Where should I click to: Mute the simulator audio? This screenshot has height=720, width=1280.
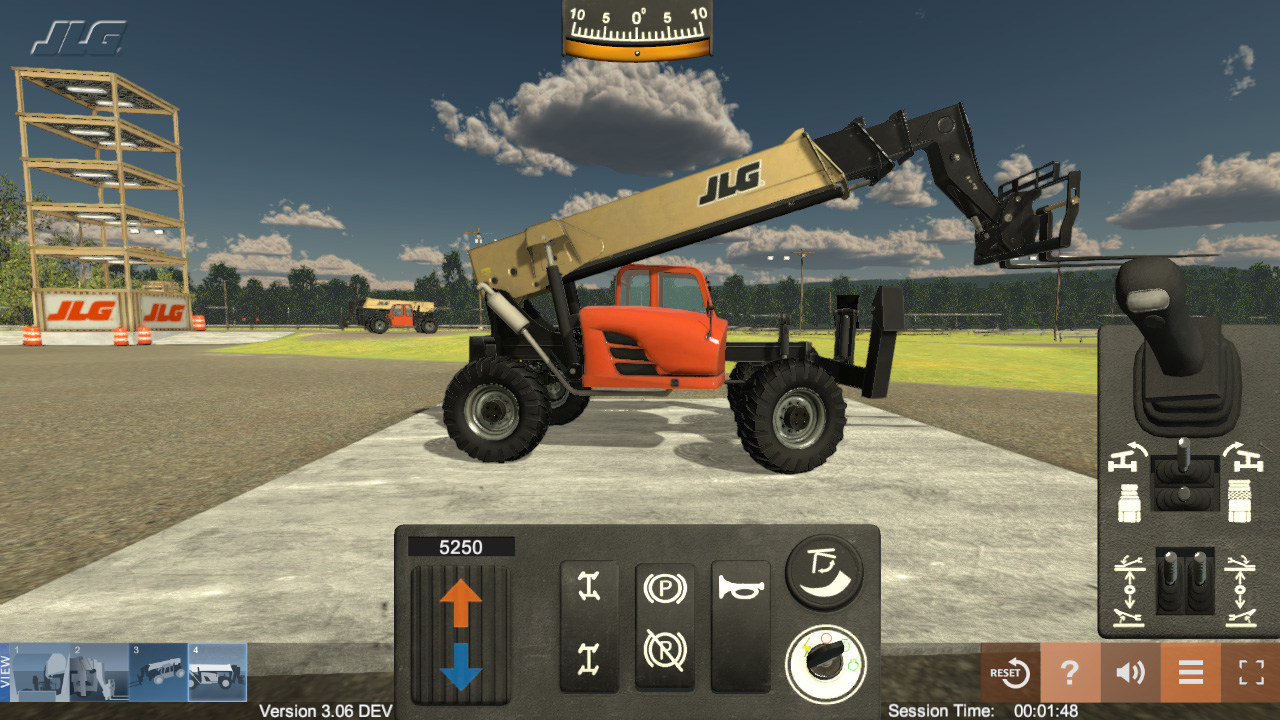pyautogui.click(x=1129, y=674)
